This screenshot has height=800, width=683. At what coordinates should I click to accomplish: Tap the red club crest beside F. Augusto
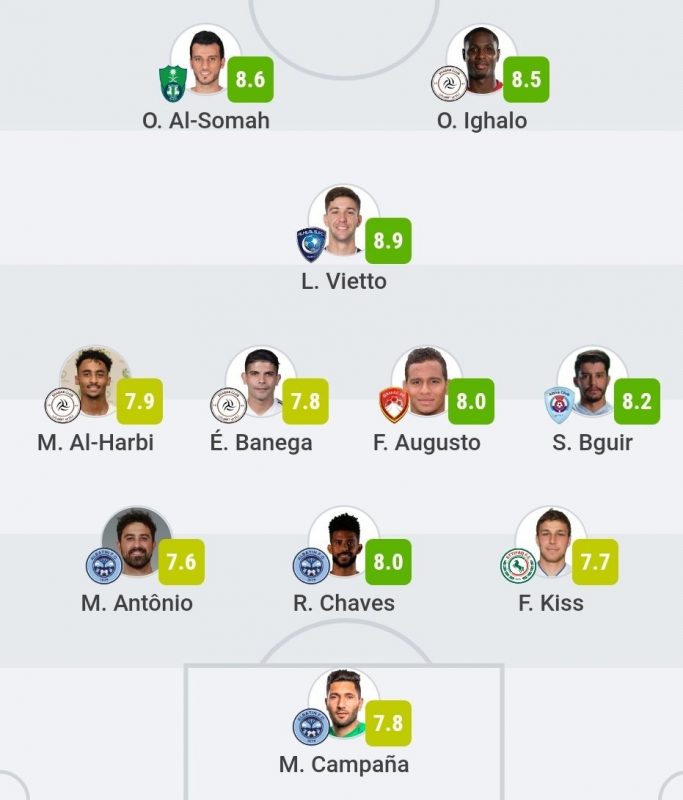pos(394,405)
